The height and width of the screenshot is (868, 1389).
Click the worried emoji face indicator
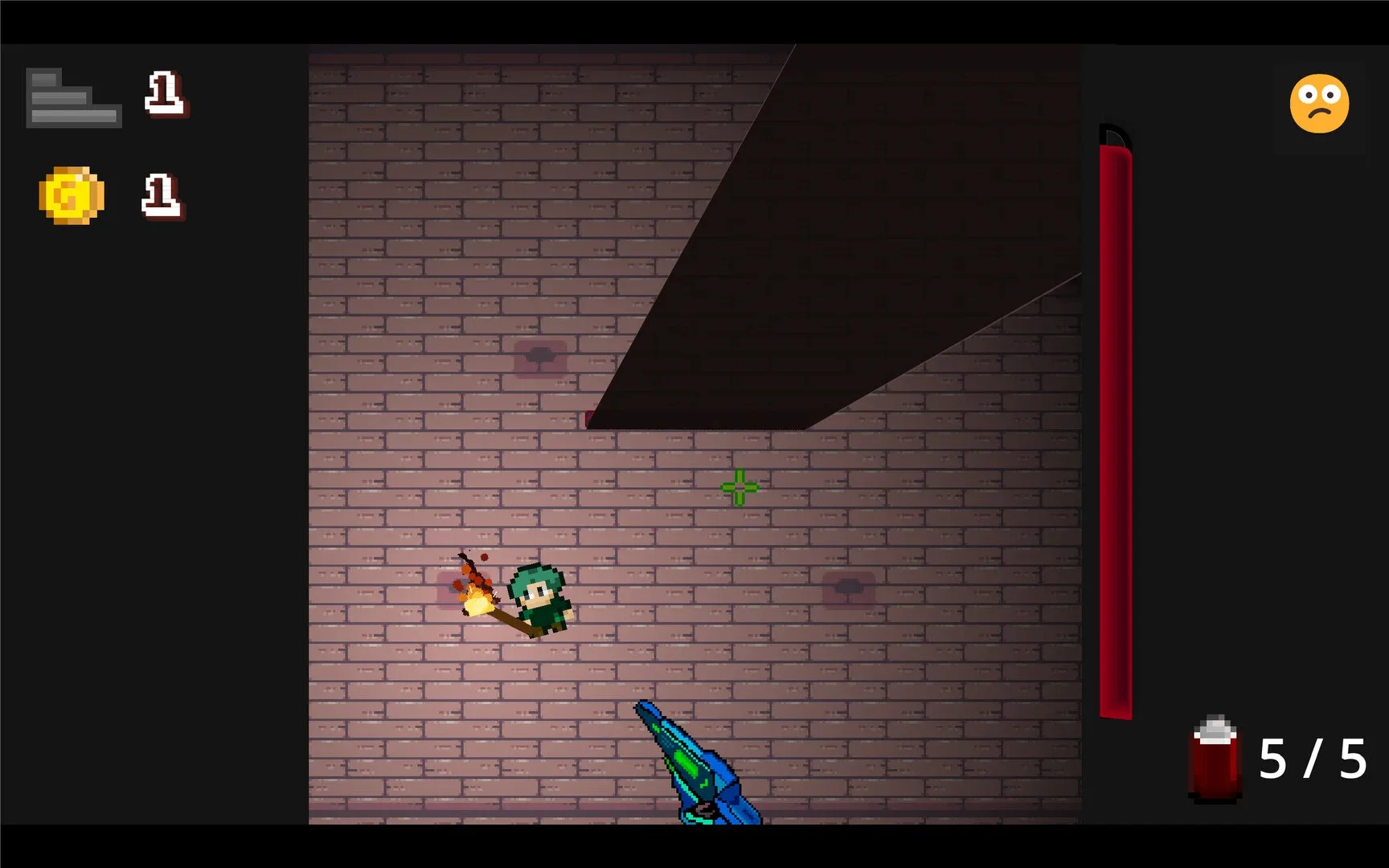(x=1319, y=104)
